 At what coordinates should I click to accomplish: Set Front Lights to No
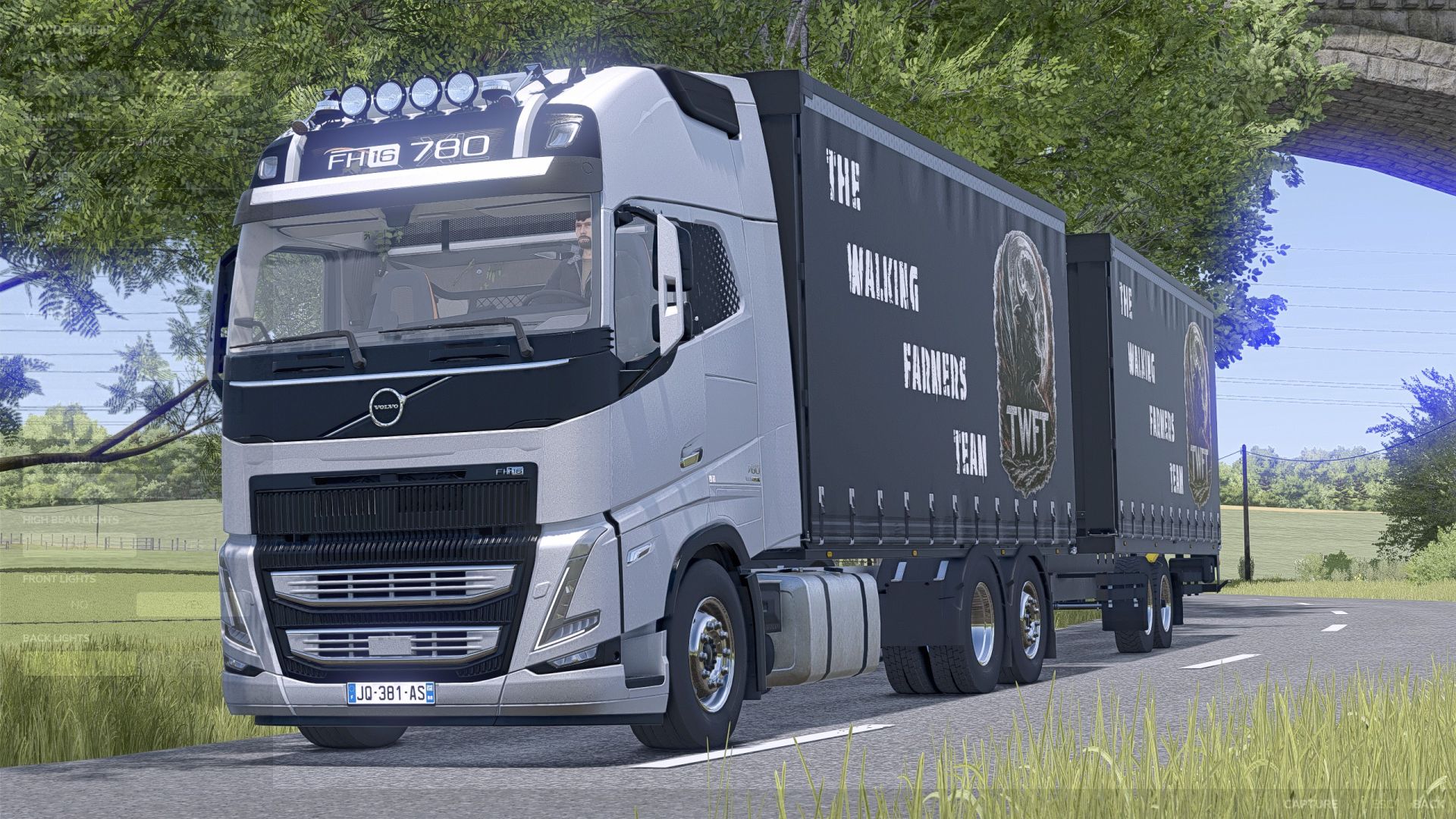pos(79,604)
